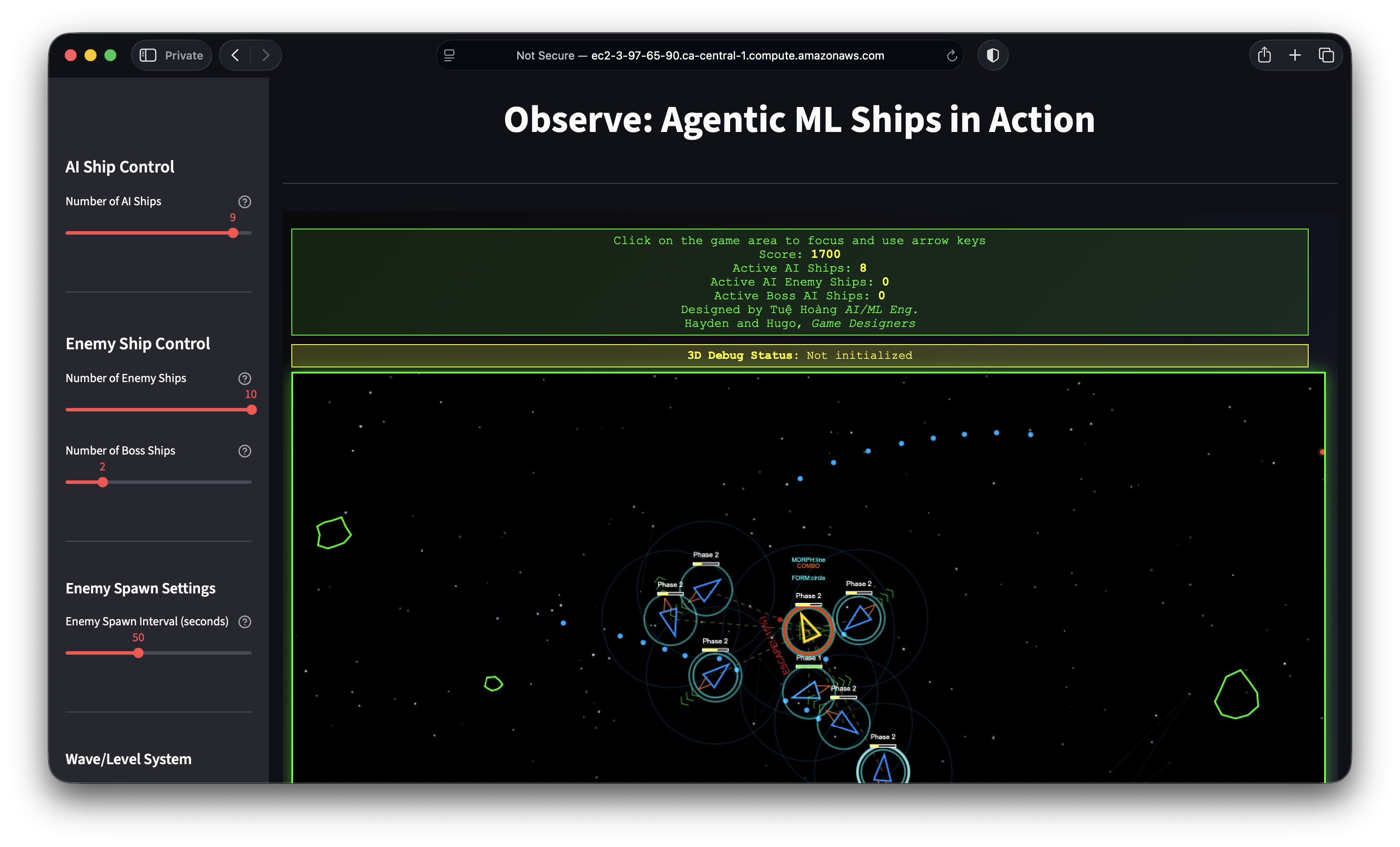Navigate back using the back arrow
The image size is (1400, 847).
235,55
